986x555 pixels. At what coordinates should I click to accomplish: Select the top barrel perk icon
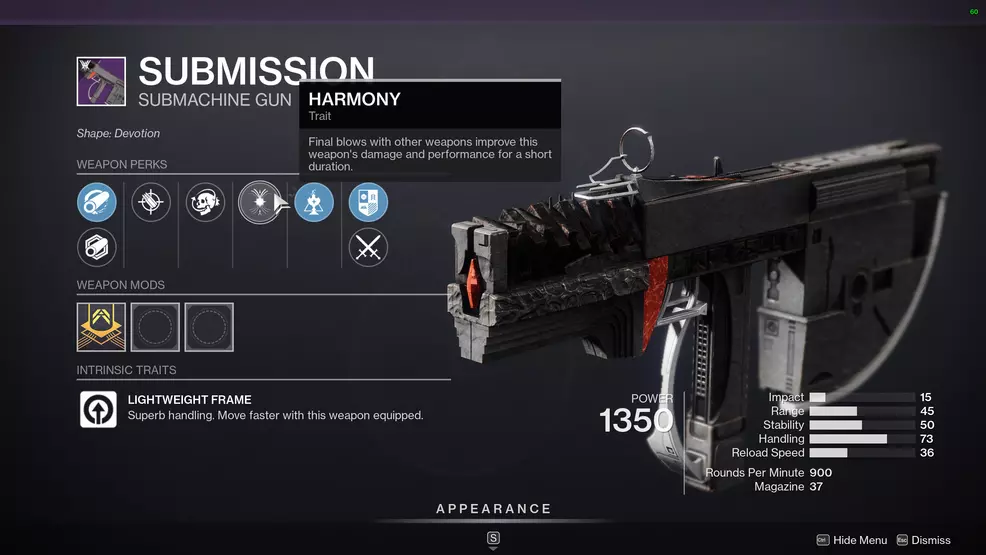[97, 203]
